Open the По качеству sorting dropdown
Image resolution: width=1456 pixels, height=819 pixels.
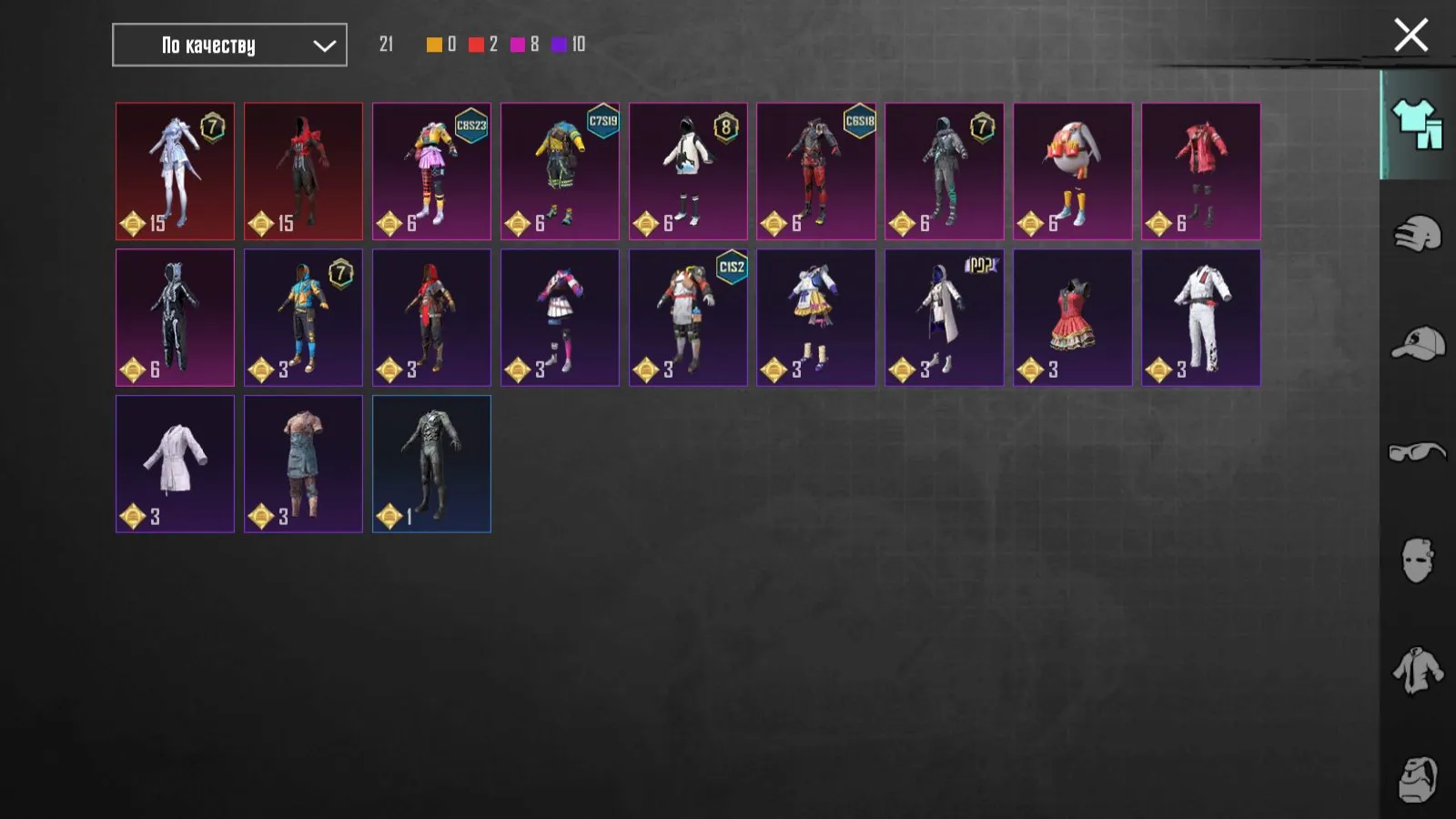pos(227,44)
